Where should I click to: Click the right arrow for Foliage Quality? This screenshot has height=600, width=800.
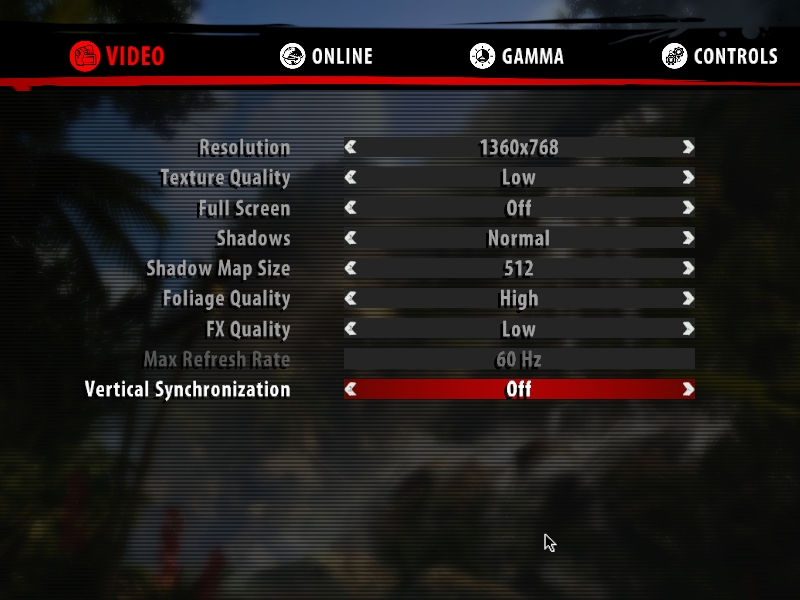tap(688, 299)
